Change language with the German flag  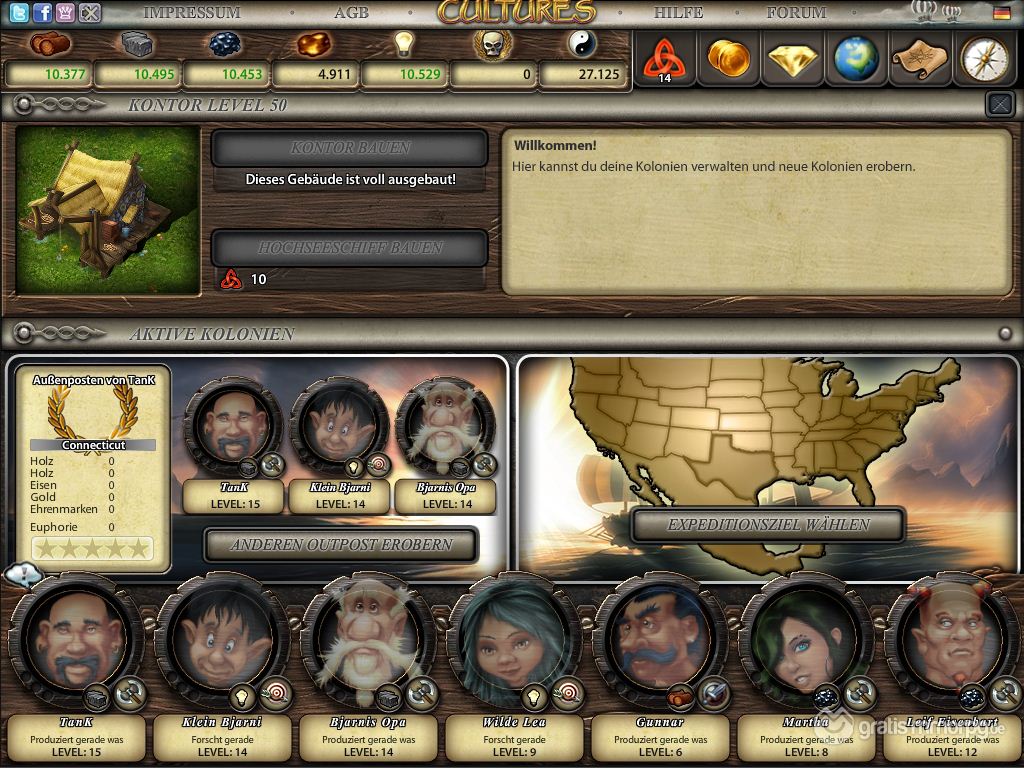pyautogui.click(x=1001, y=13)
